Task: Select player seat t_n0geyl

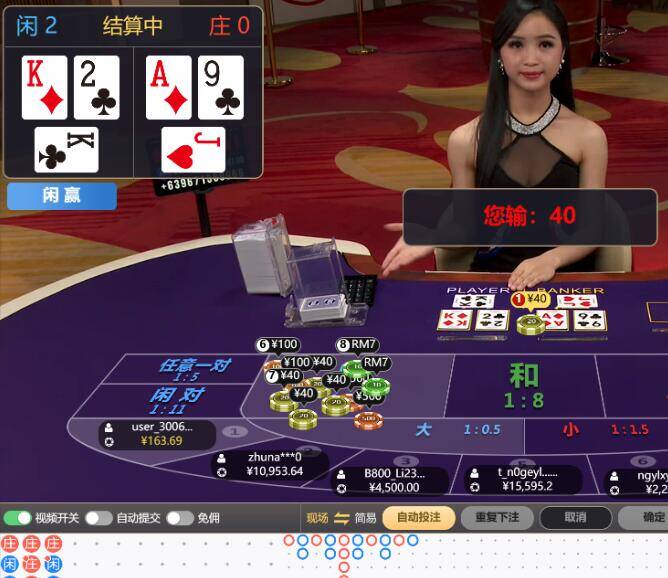Action: 520,480
